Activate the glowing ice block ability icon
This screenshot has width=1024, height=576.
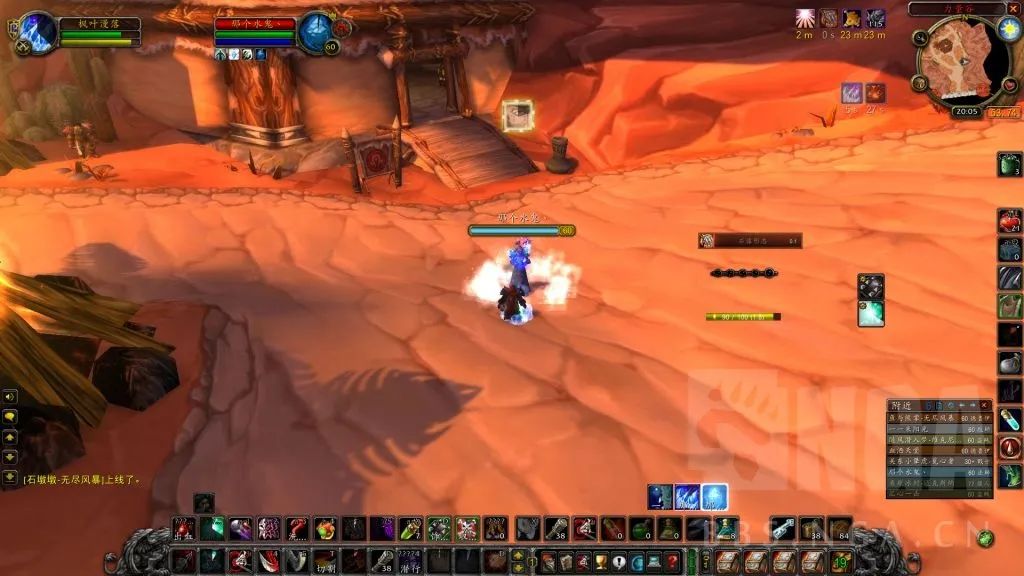click(x=714, y=496)
